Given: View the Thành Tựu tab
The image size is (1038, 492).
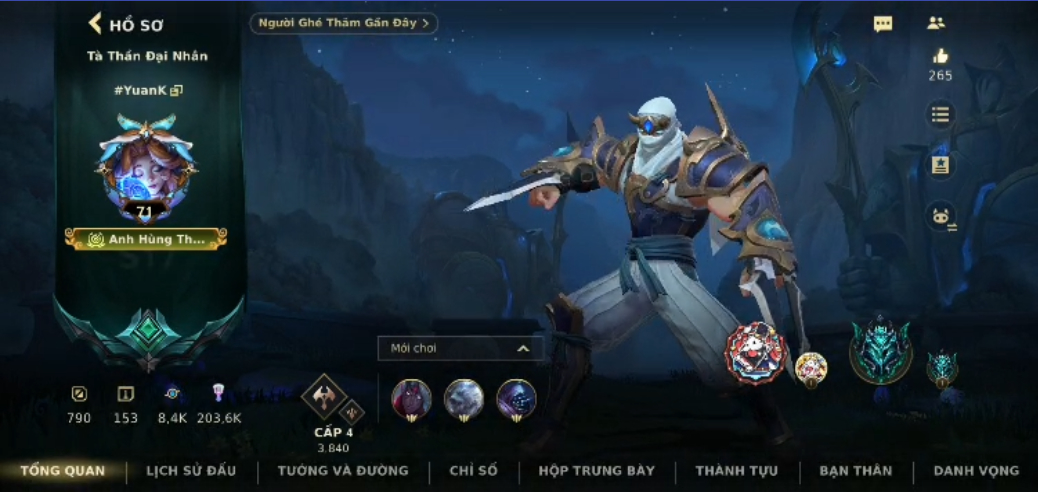Looking at the screenshot, I should tap(736, 471).
